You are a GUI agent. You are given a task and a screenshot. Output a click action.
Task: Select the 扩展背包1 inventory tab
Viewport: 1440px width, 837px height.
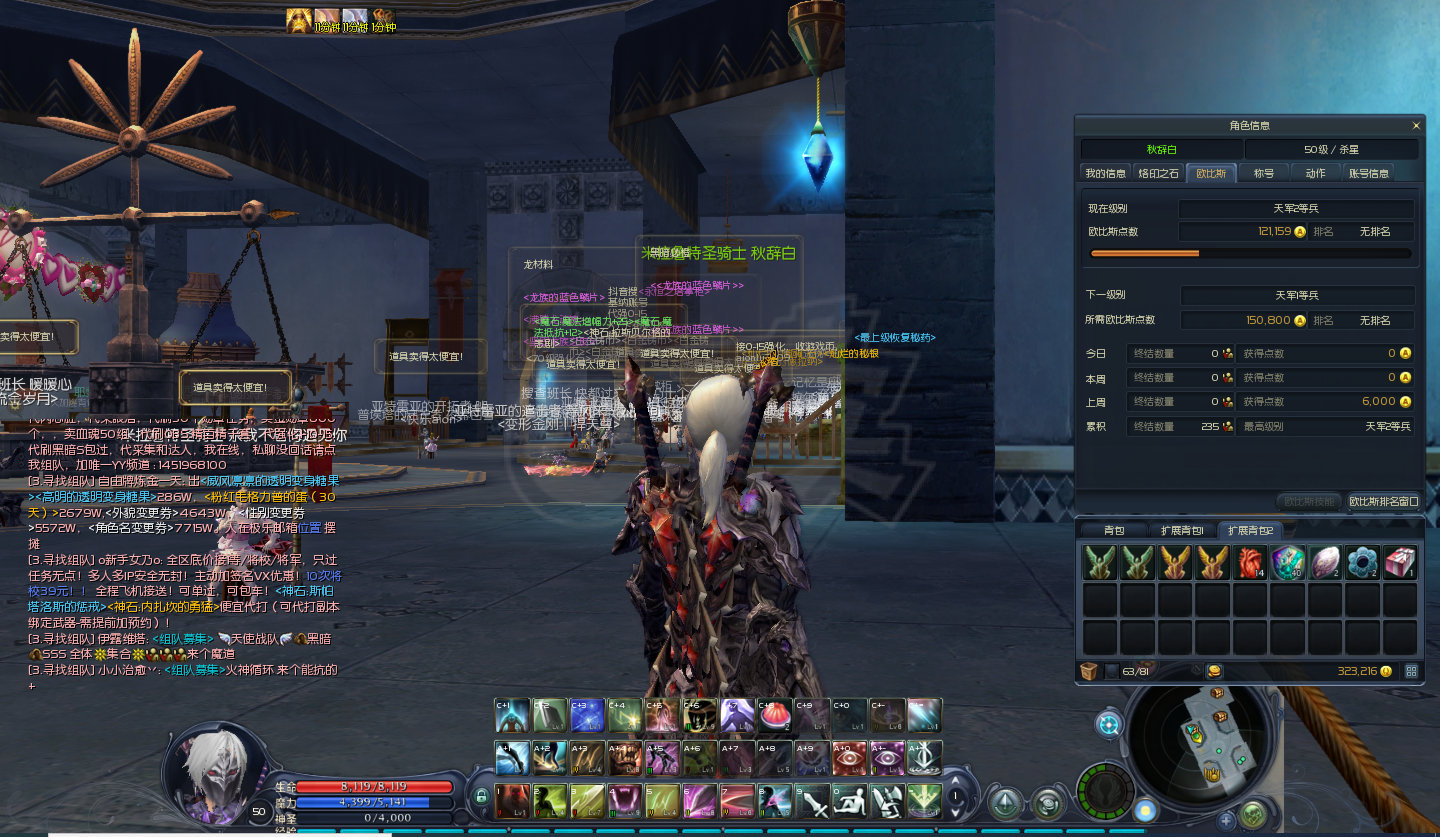coord(1182,530)
